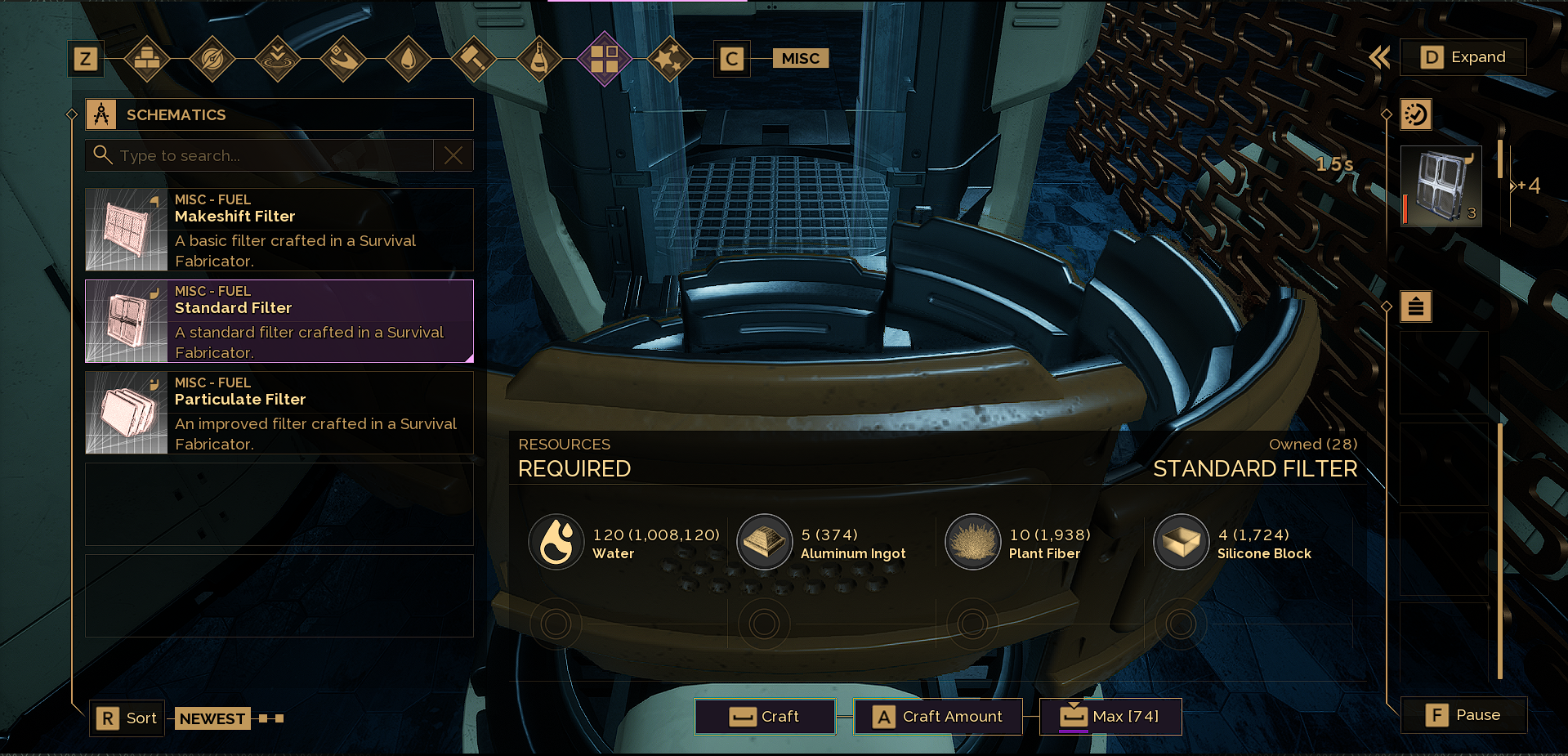This screenshot has width=1568, height=756.
Task: Select the queued Standard Filter item
Action: click(1441, 187)
